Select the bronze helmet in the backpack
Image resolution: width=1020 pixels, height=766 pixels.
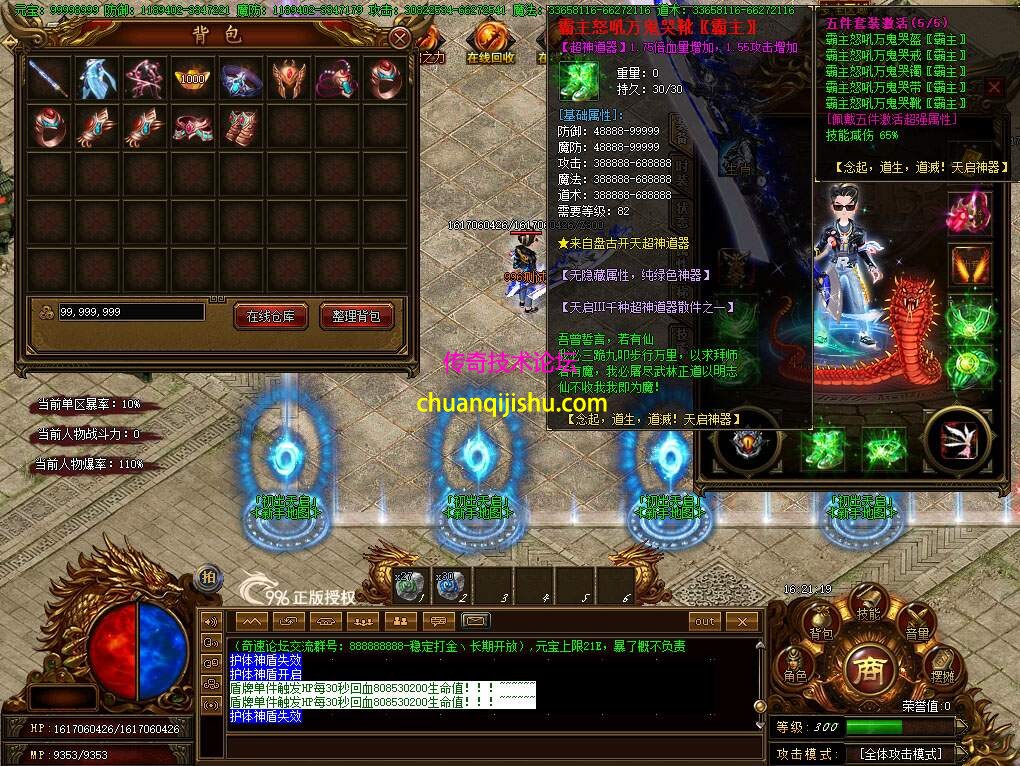click(288, 78)
